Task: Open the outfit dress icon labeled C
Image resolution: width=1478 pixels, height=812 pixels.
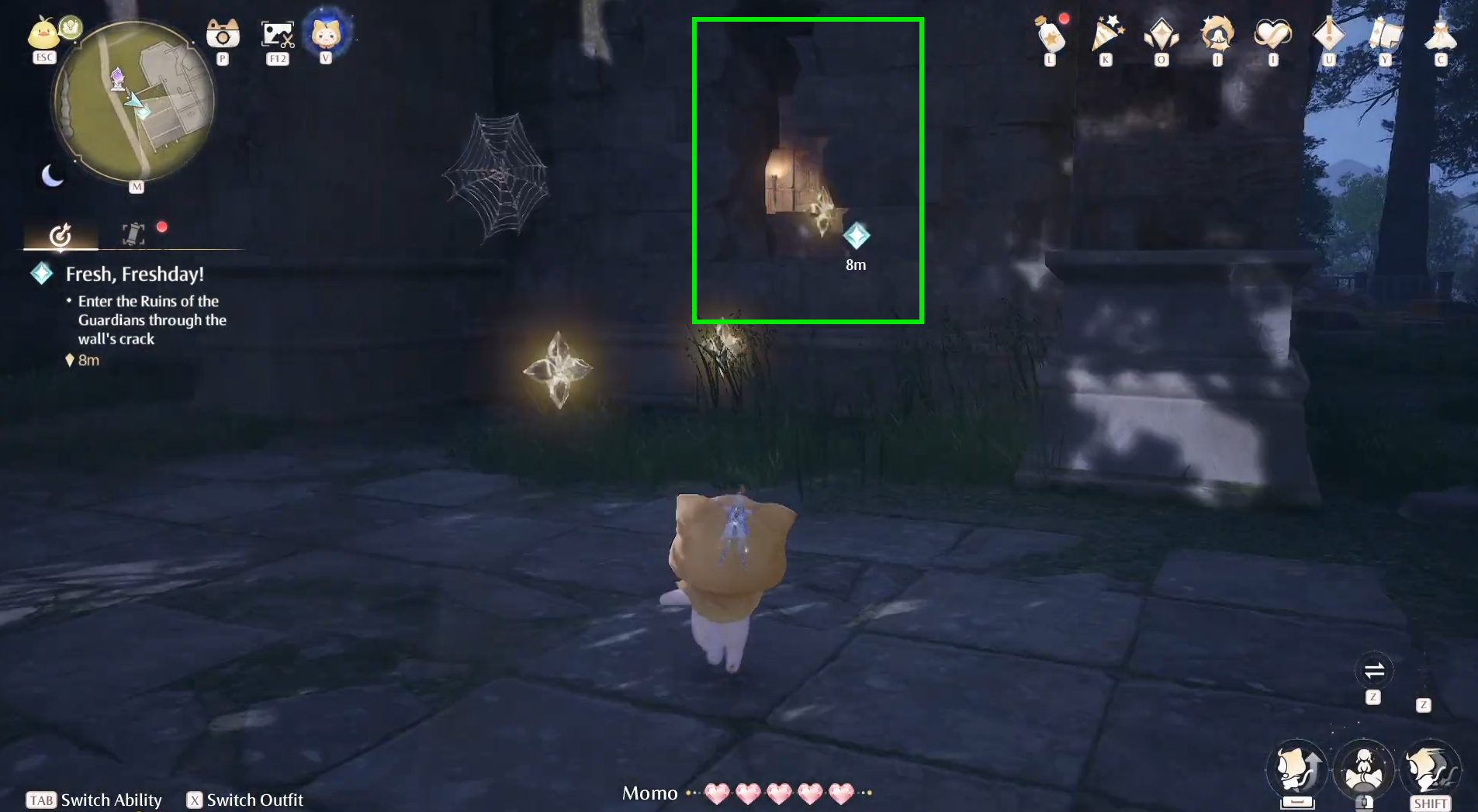Action: [x=1441, y=35]
